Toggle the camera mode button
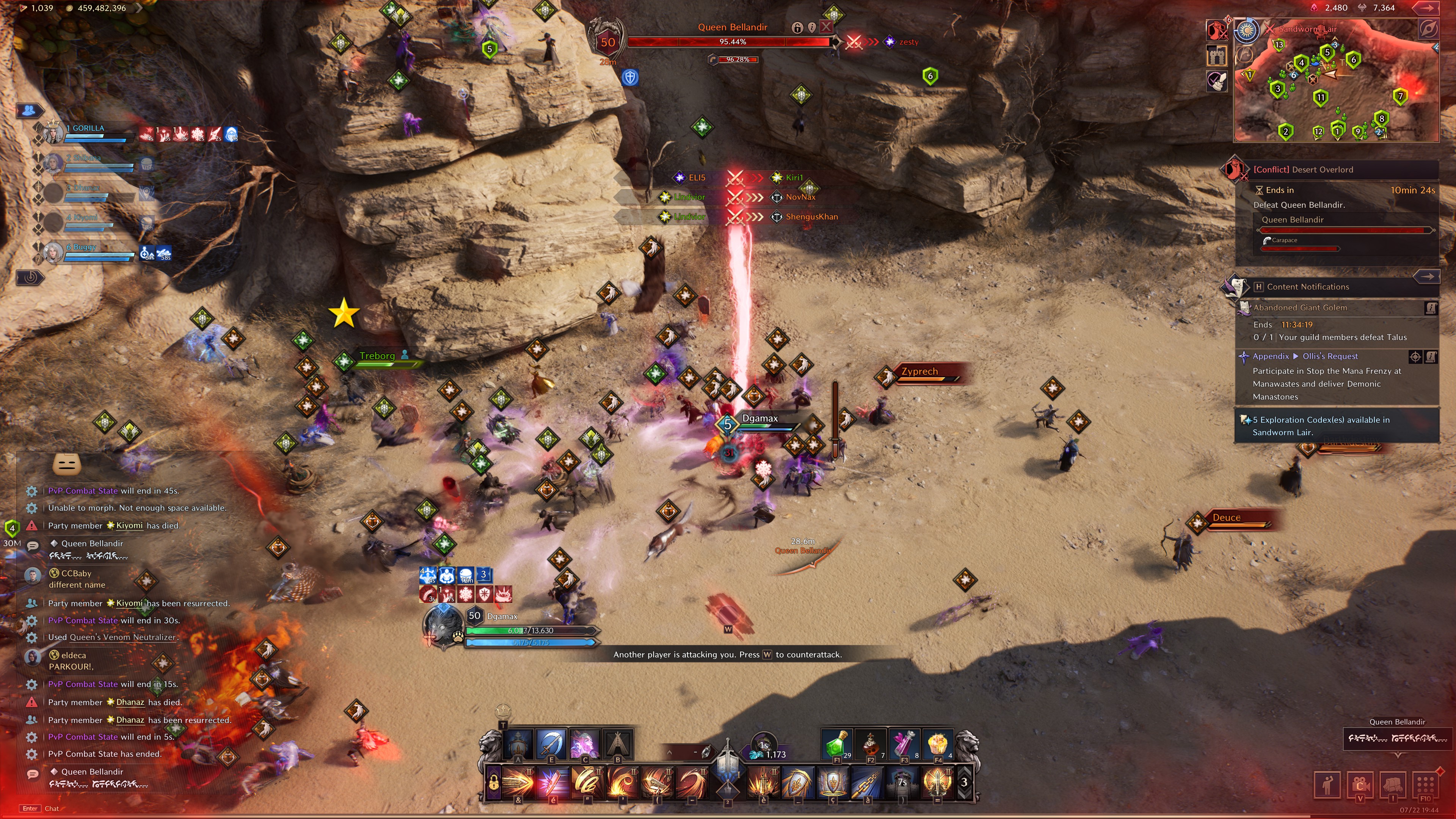 pyautogui.click(x=1360, y=784)
